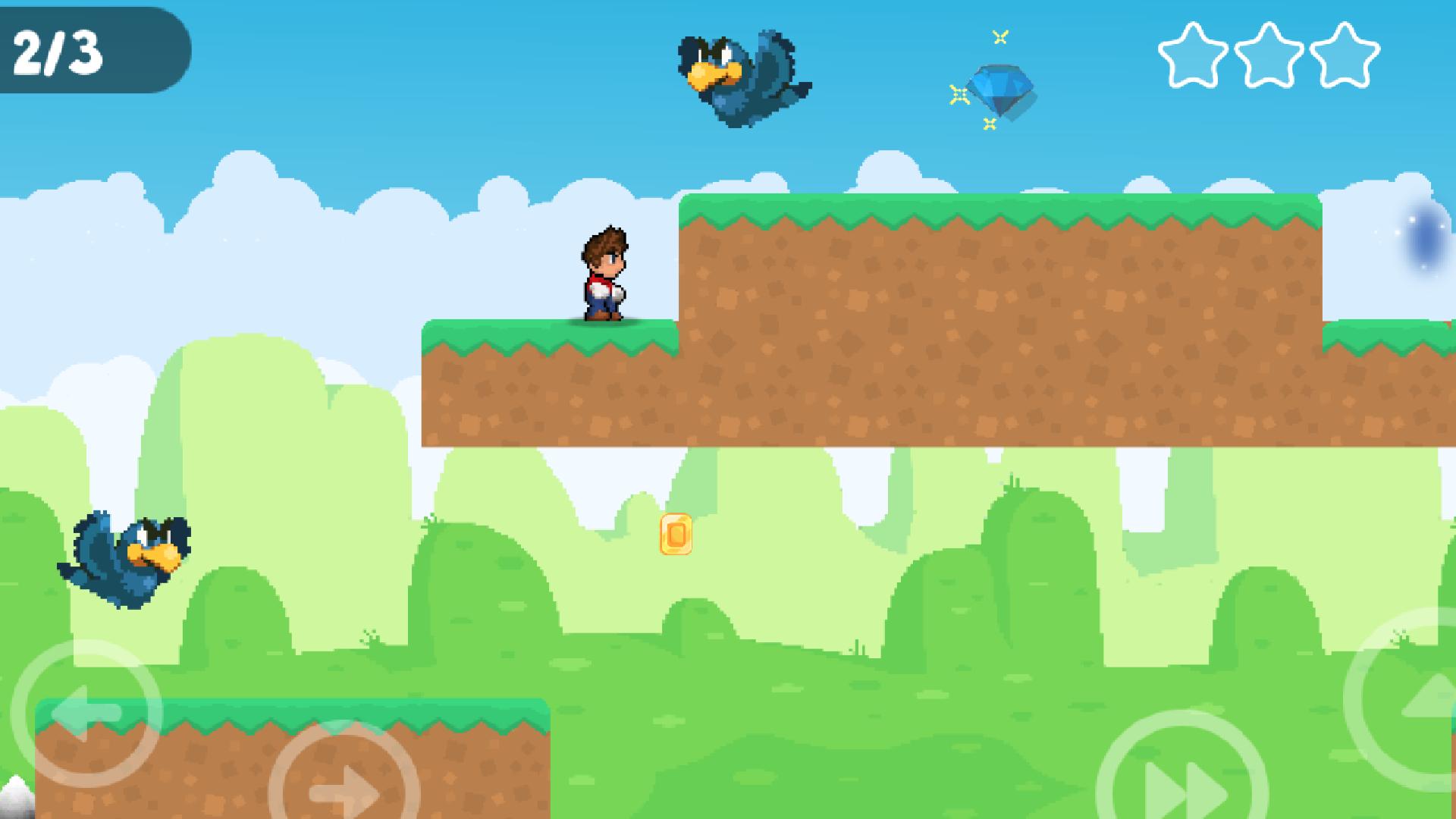The height and width of the screenshot is (819, 1456).
Task: Tap the golden coin below the platform
Action: pyautogui.click(x=677, y=535)
